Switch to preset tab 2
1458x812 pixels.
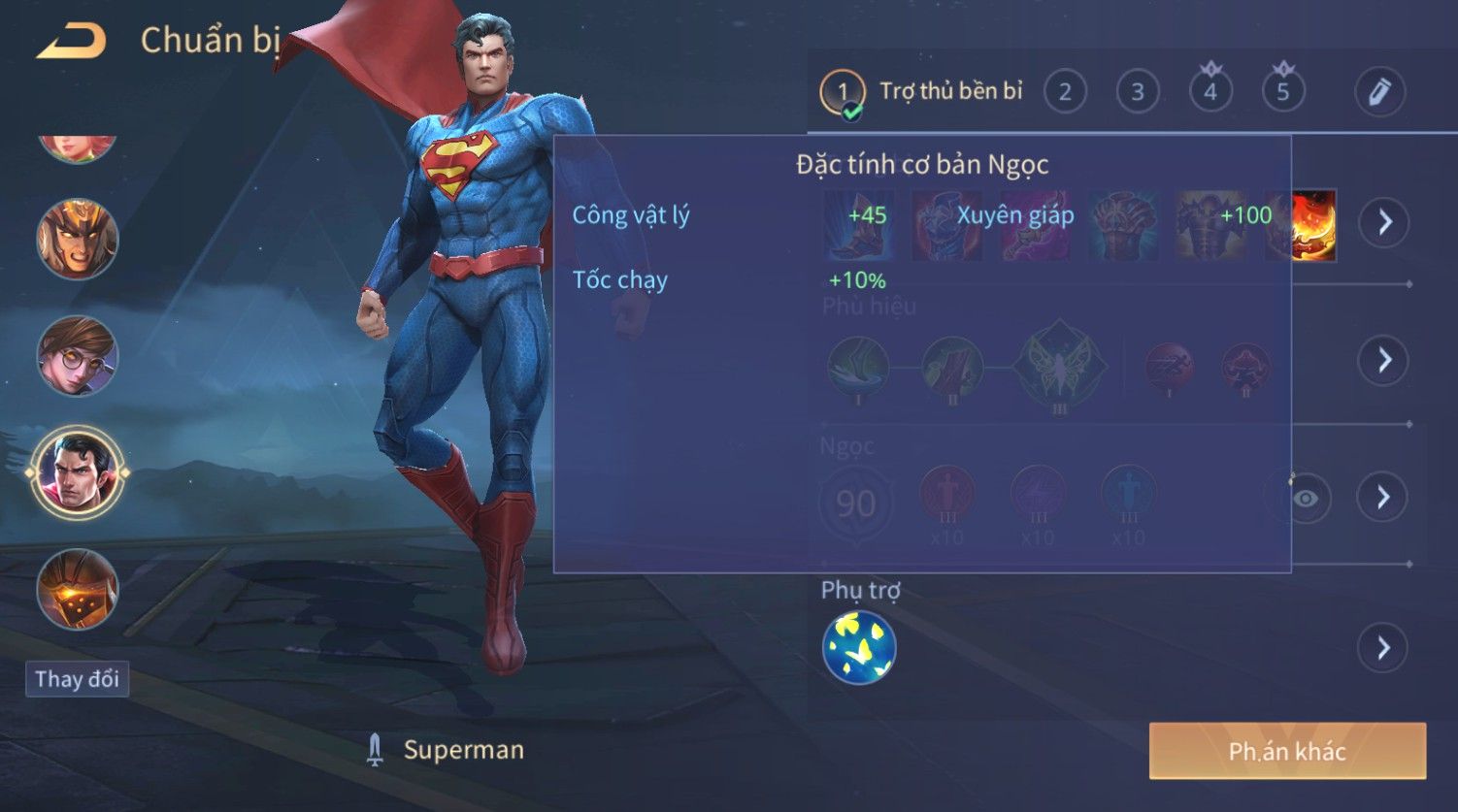(x=1065, y=92)
